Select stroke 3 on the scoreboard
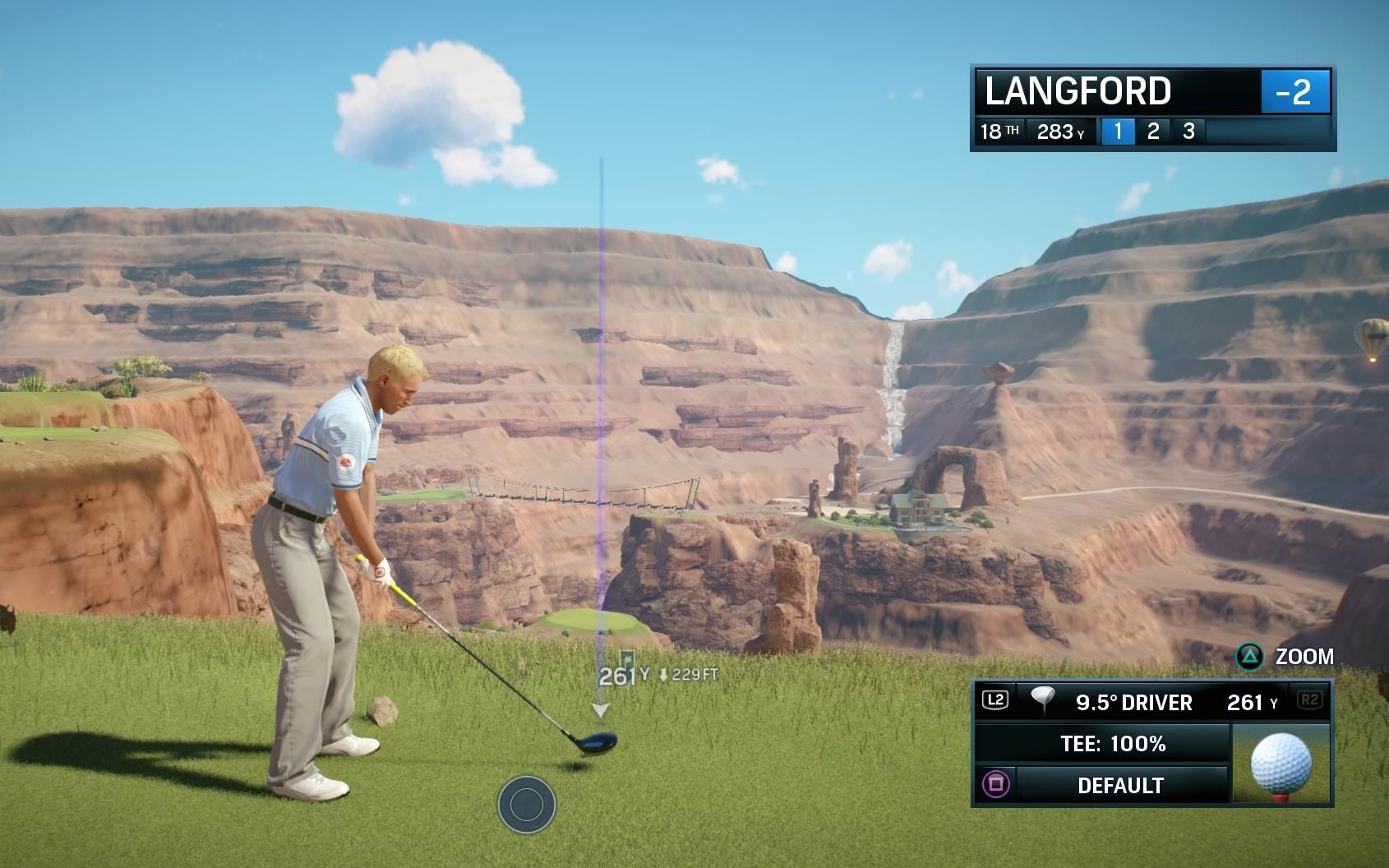 click(1188, 132)
